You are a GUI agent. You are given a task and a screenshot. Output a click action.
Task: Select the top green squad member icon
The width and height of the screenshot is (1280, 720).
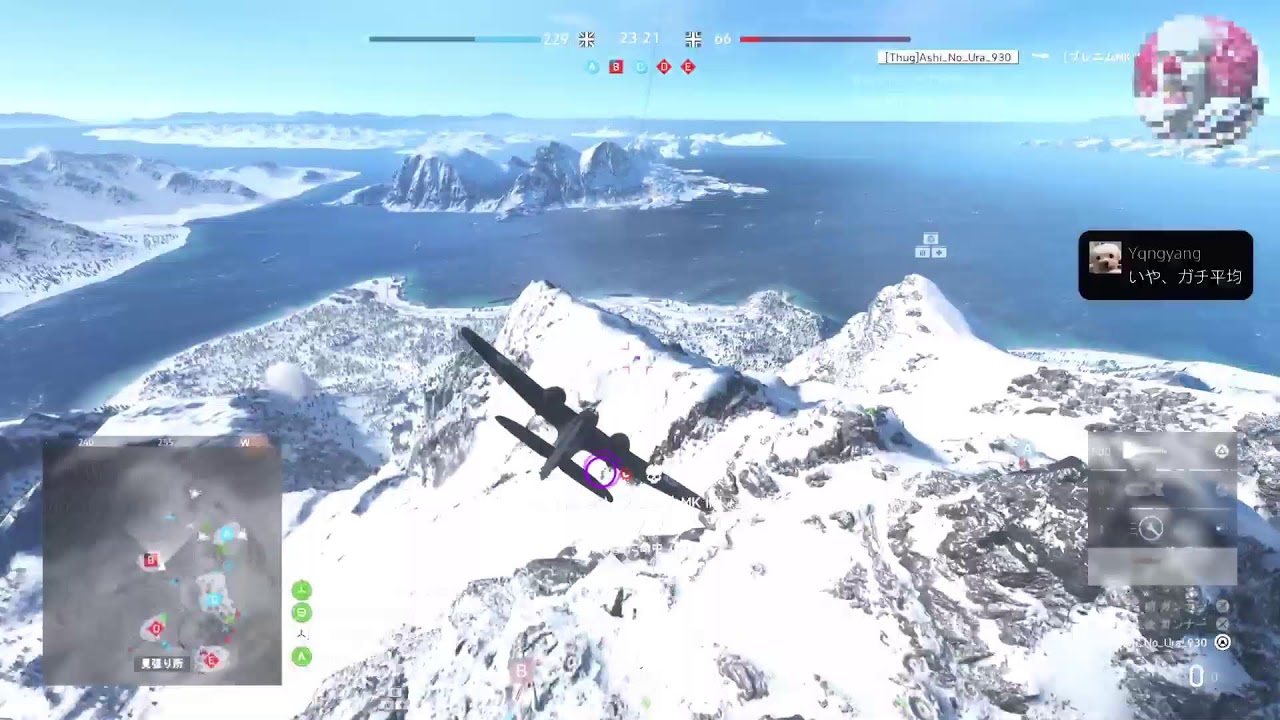[x=301, y=590]
